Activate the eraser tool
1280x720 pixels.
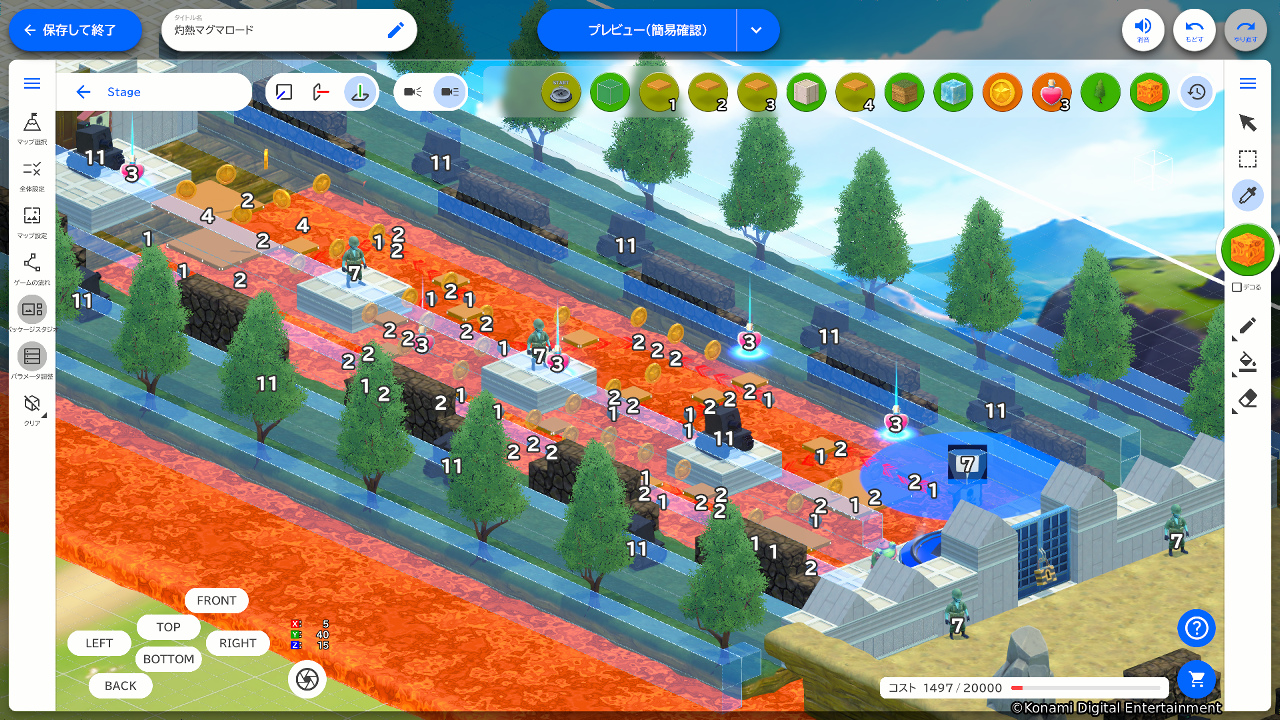click(x=1247, y=399)
